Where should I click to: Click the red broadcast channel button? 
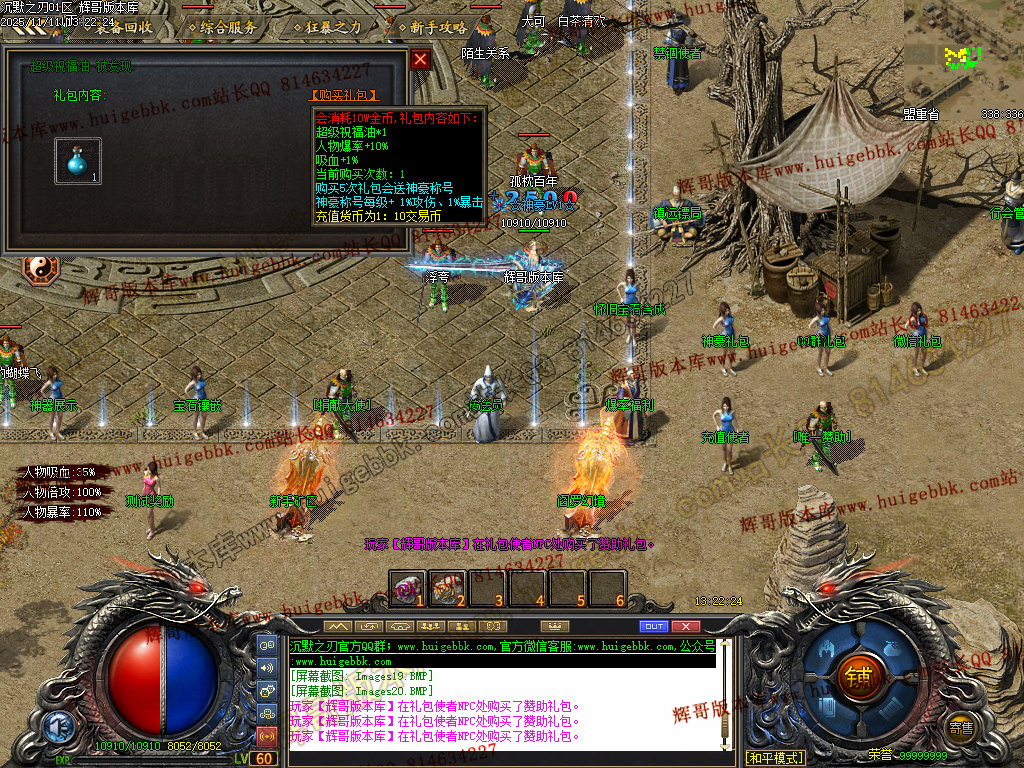pos(267,737)
